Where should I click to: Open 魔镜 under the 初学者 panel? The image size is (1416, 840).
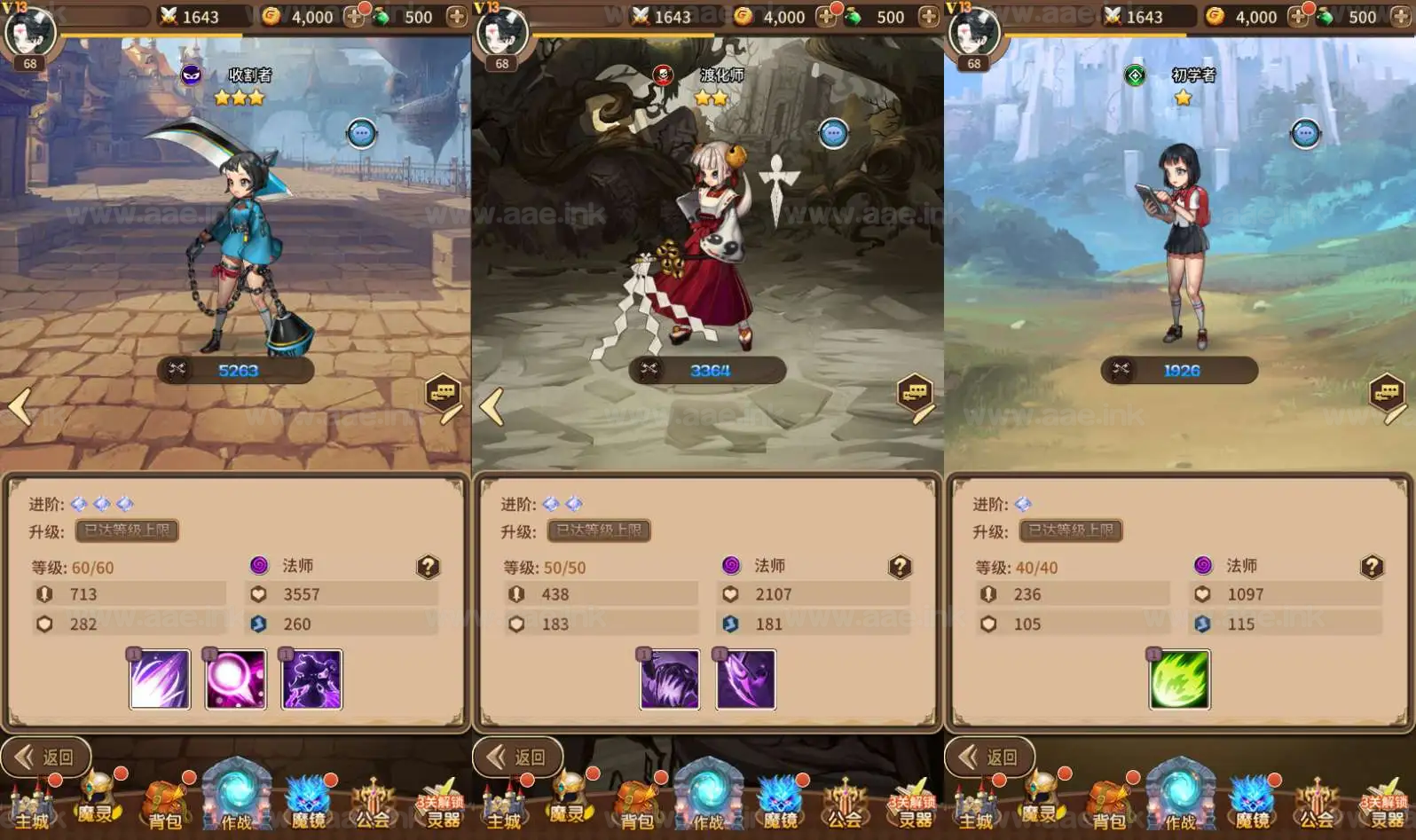pyautogui.click(x=1251, y=802)
